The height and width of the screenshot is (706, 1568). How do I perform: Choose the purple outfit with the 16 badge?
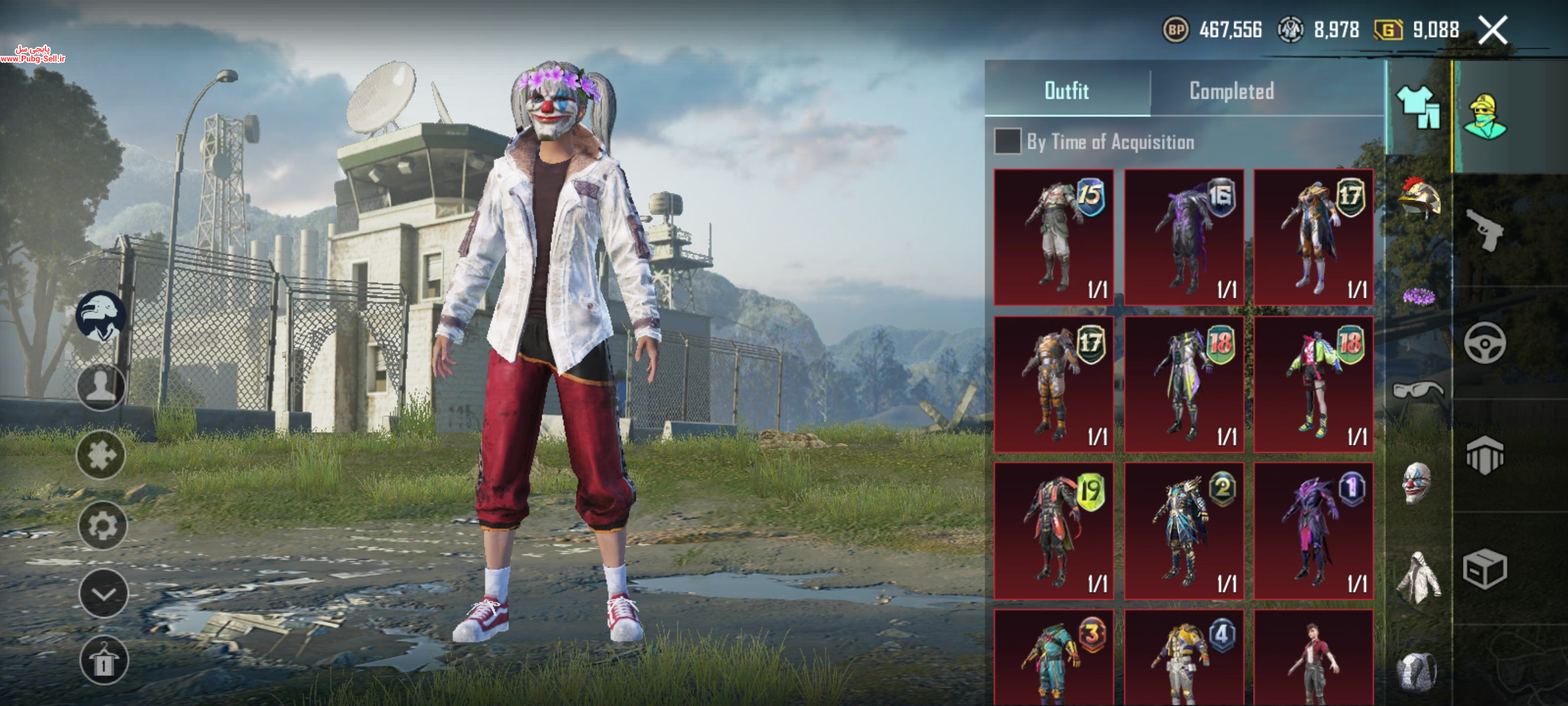click(x=1183, y=237)
